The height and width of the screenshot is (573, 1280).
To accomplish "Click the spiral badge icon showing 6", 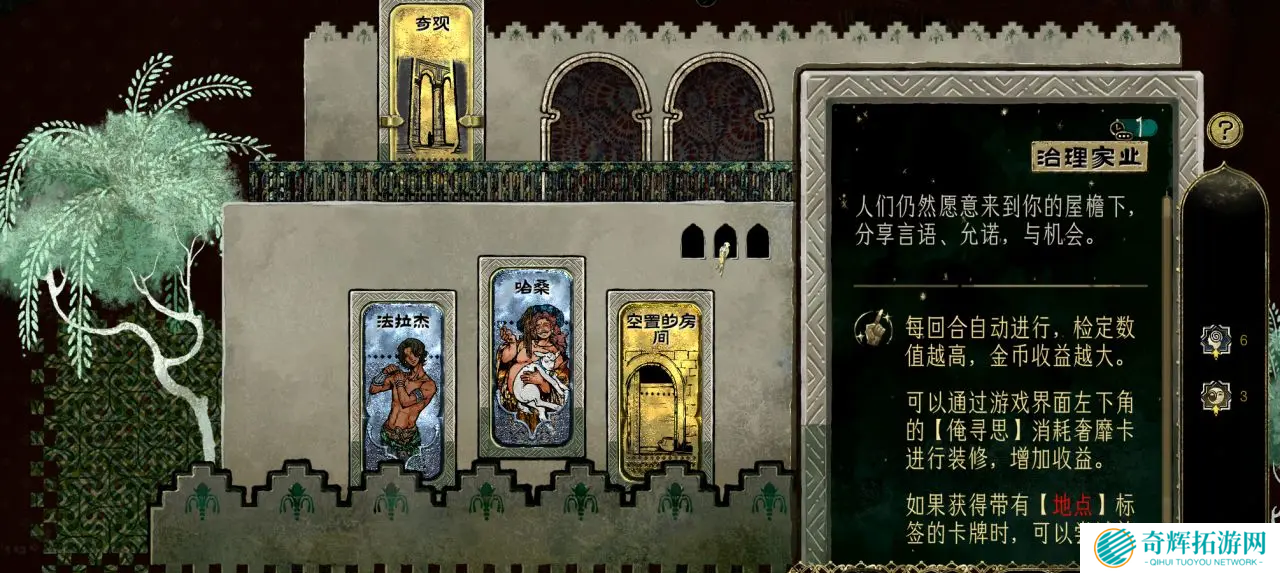I will coord(1216,340).
